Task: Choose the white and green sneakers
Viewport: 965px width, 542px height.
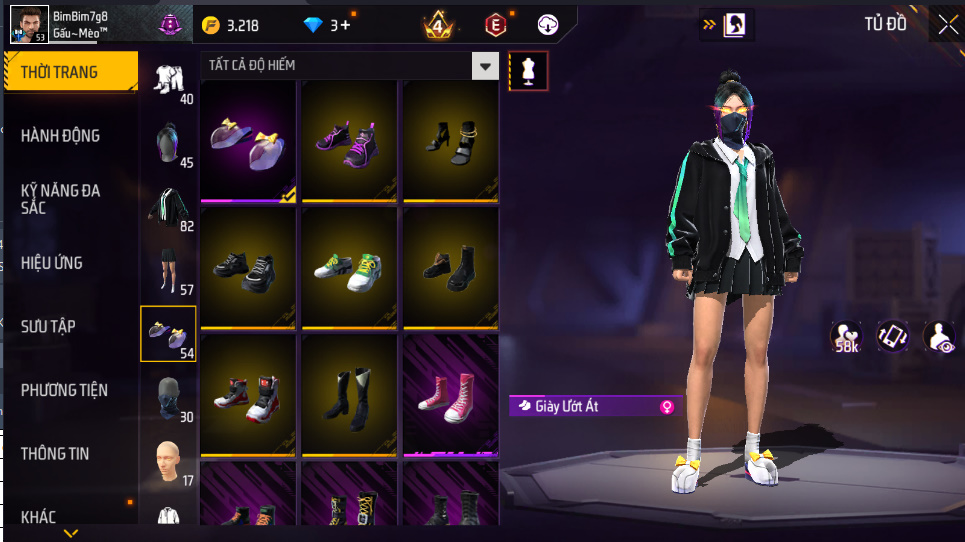Action: [349, 266]
